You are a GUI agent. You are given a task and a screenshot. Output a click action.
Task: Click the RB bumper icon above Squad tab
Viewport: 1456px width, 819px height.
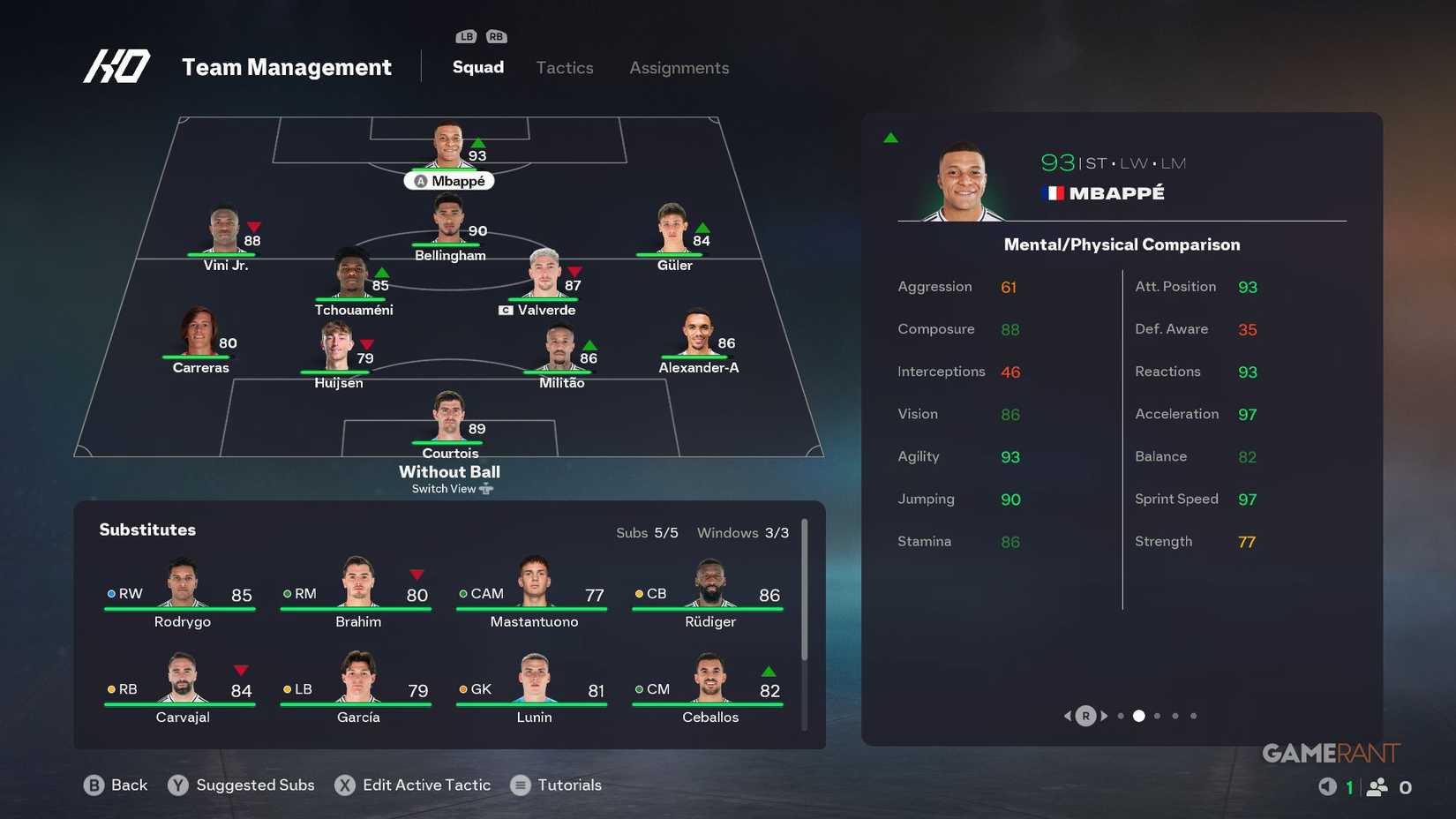click(x=496, y=36)
